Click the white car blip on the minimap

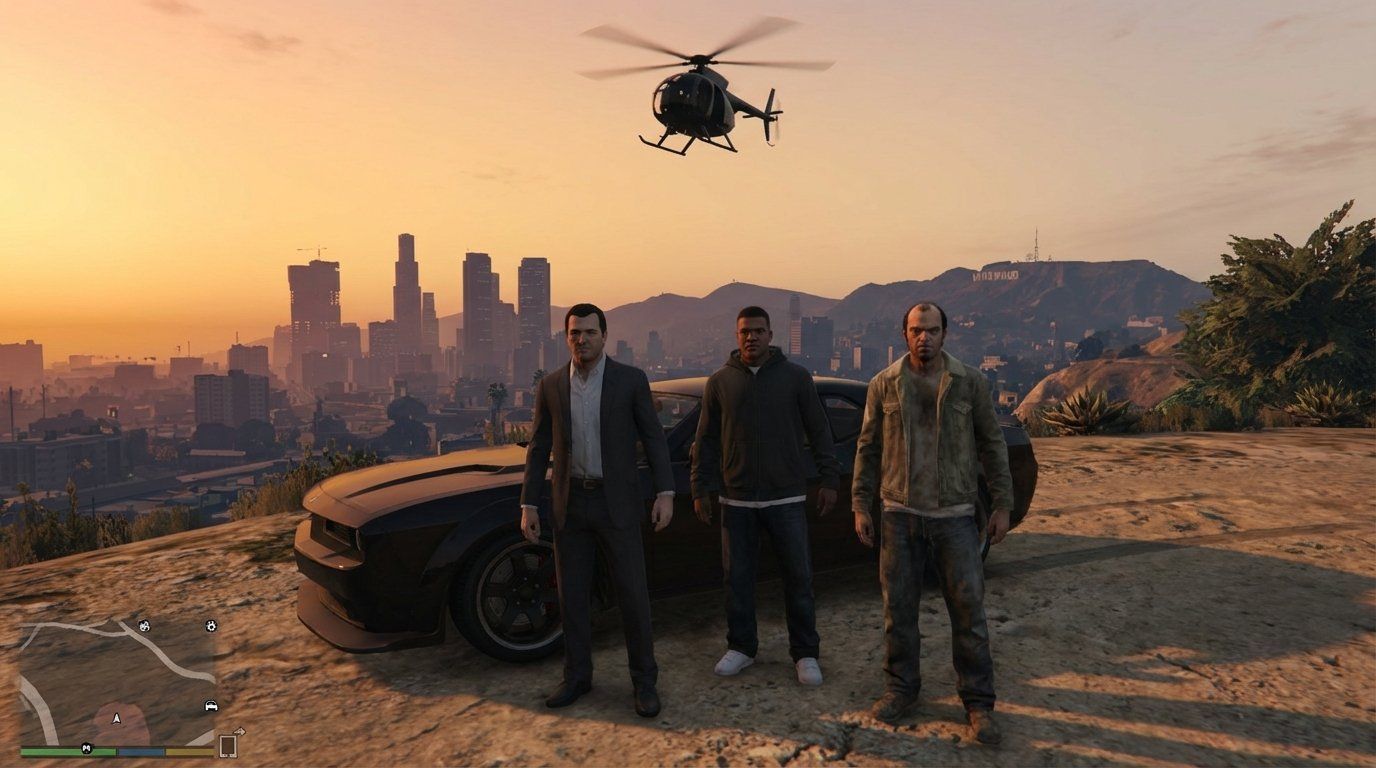click(211, 705)
